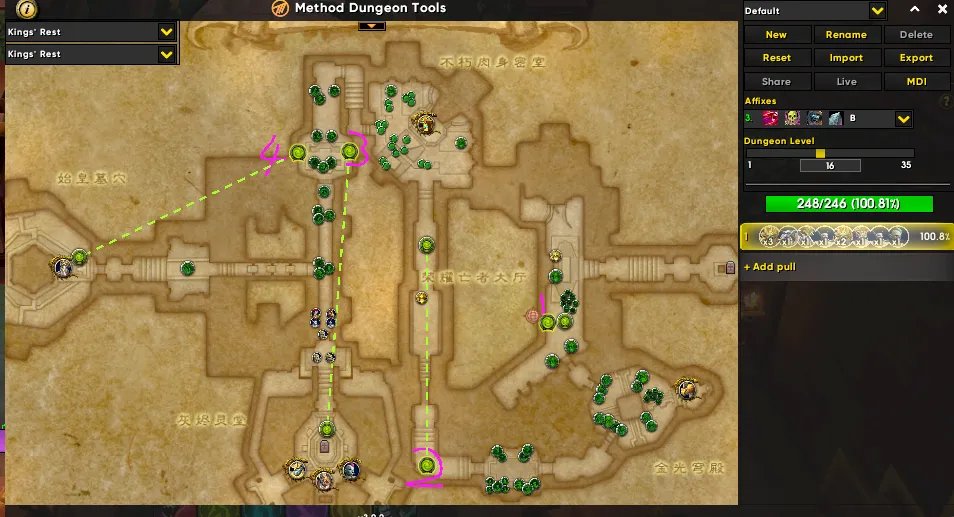Click the dungeon level 16 input box
This screenshot has width=954, height=517.
point(829,165)
